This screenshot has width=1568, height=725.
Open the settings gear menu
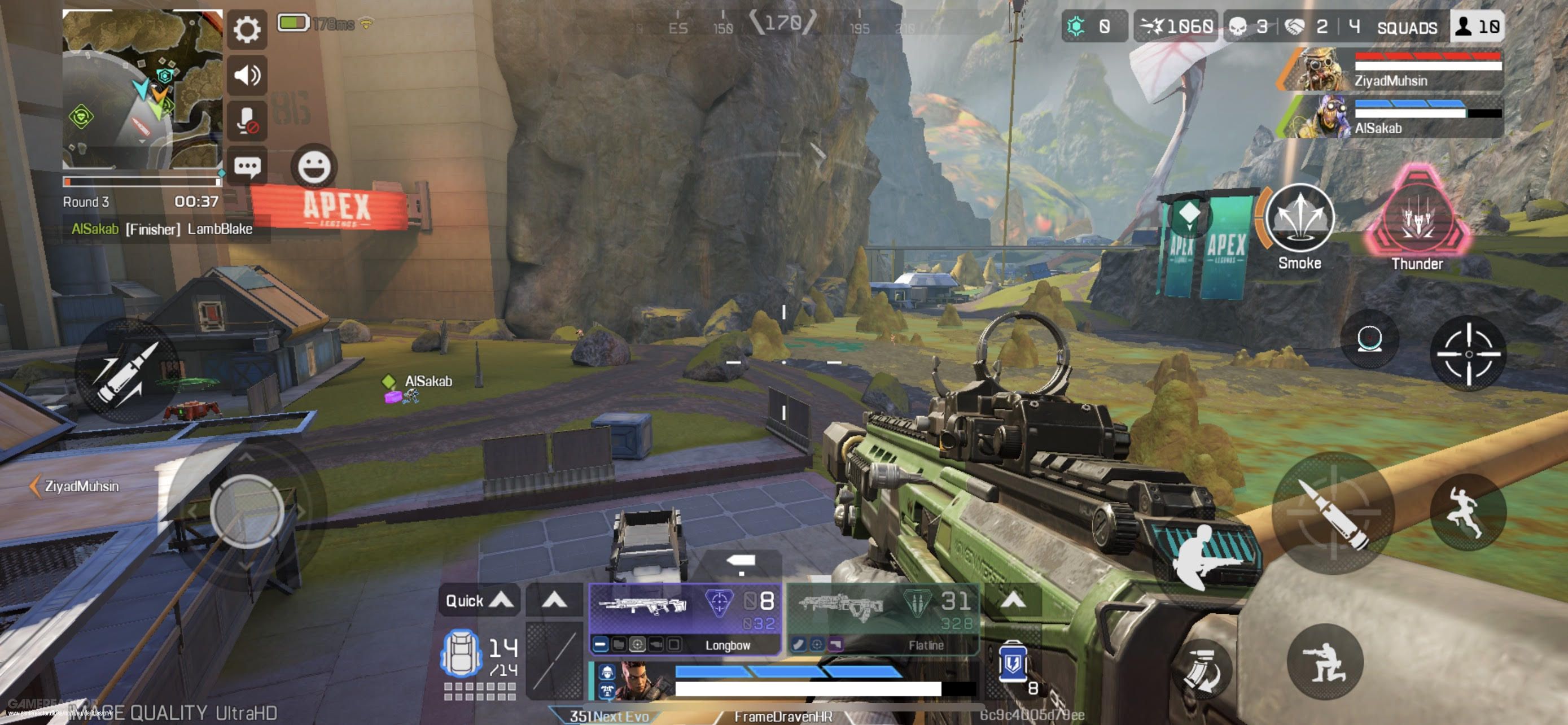point(247,29)
